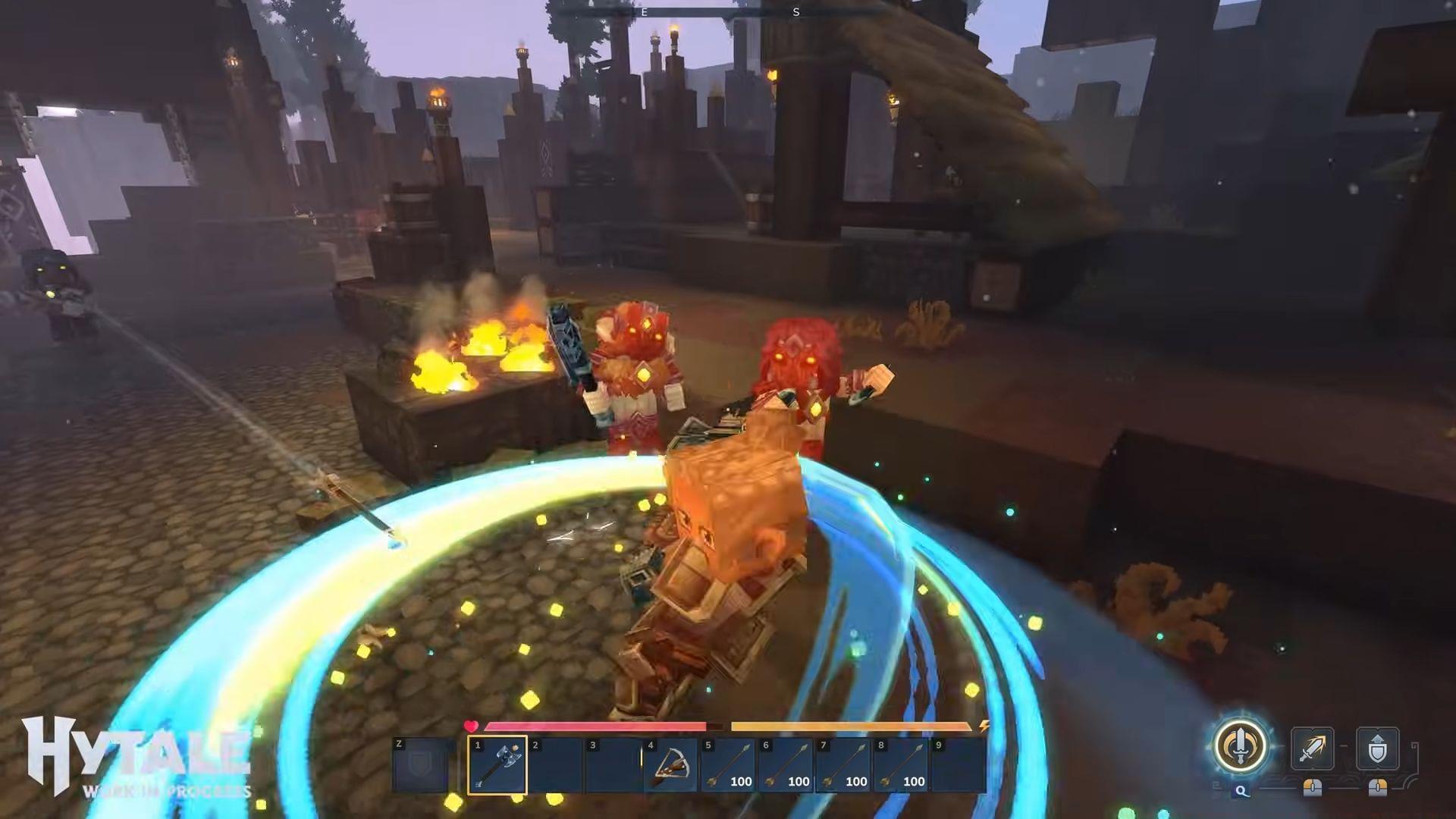Click the S marker on the compass bar
Screen dimensions: 1456x819
(x=796, y=12)
